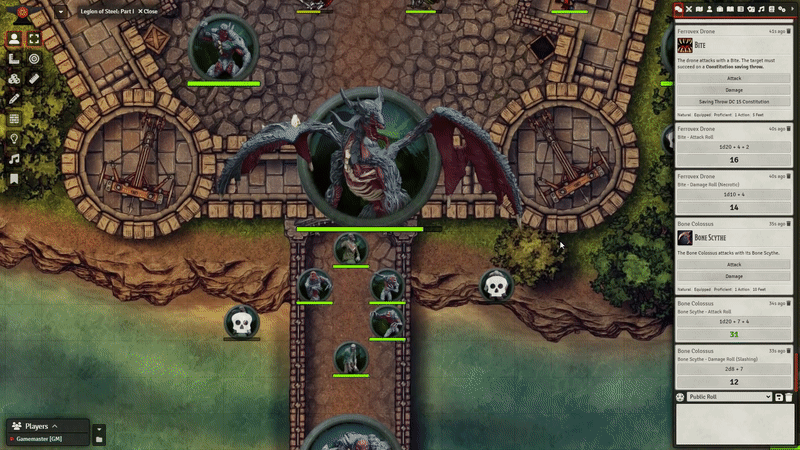Viewport: 800px width, 450px height.
Task: Click into the chat message input box
Action: 734,424
